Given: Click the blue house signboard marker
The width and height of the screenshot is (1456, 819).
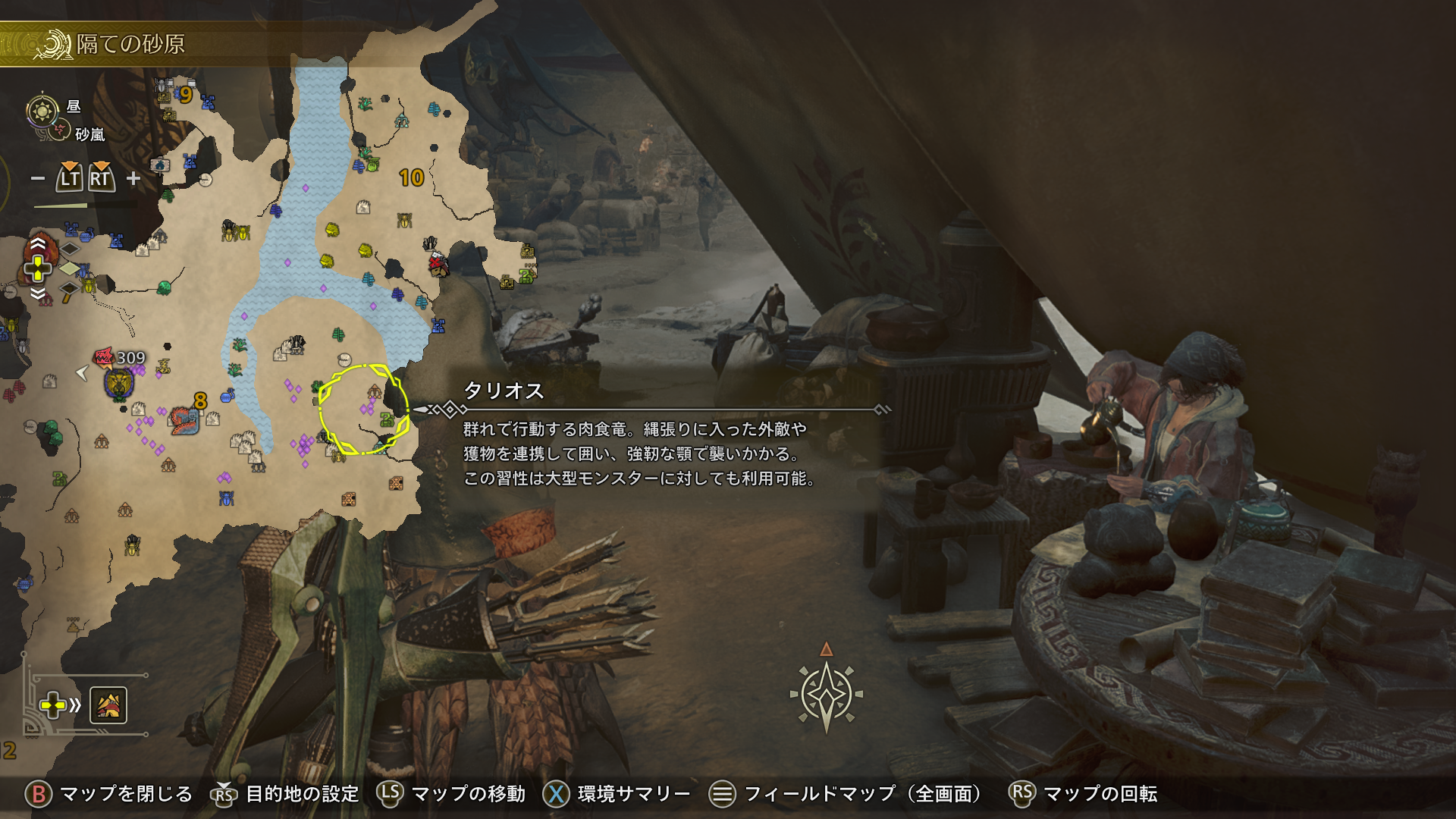Looking at the screenshot, I should click(159, 165).
